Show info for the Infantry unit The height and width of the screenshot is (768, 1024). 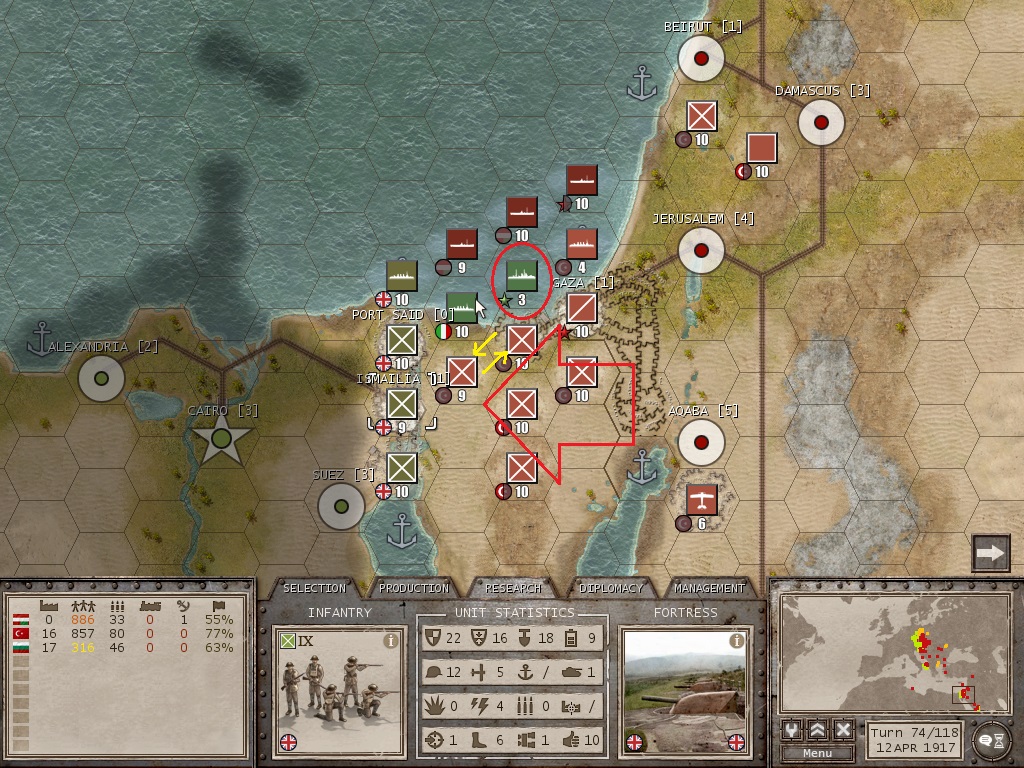(391, 641)
